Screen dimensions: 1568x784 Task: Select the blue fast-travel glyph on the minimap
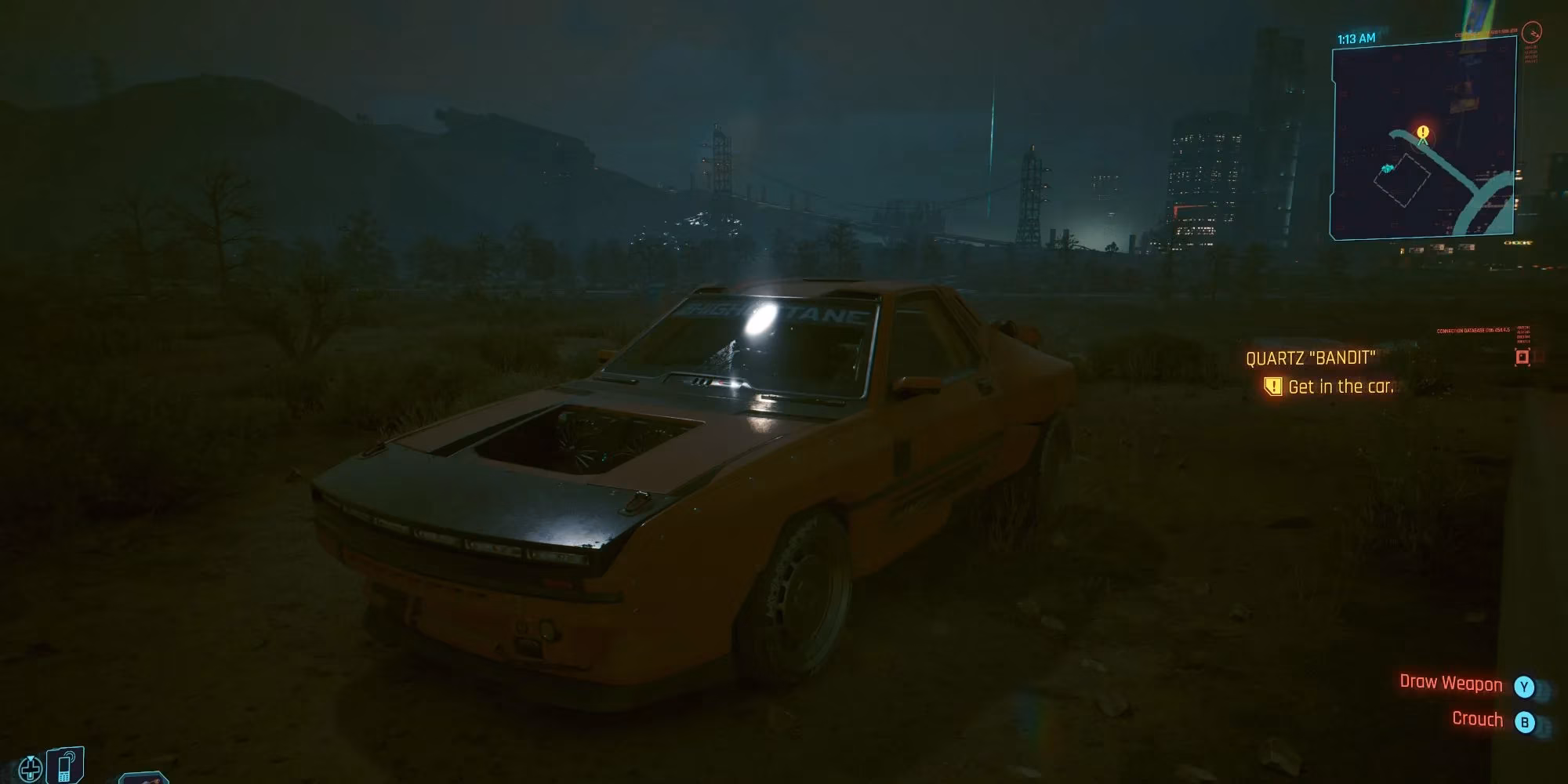click(1387, 167)
